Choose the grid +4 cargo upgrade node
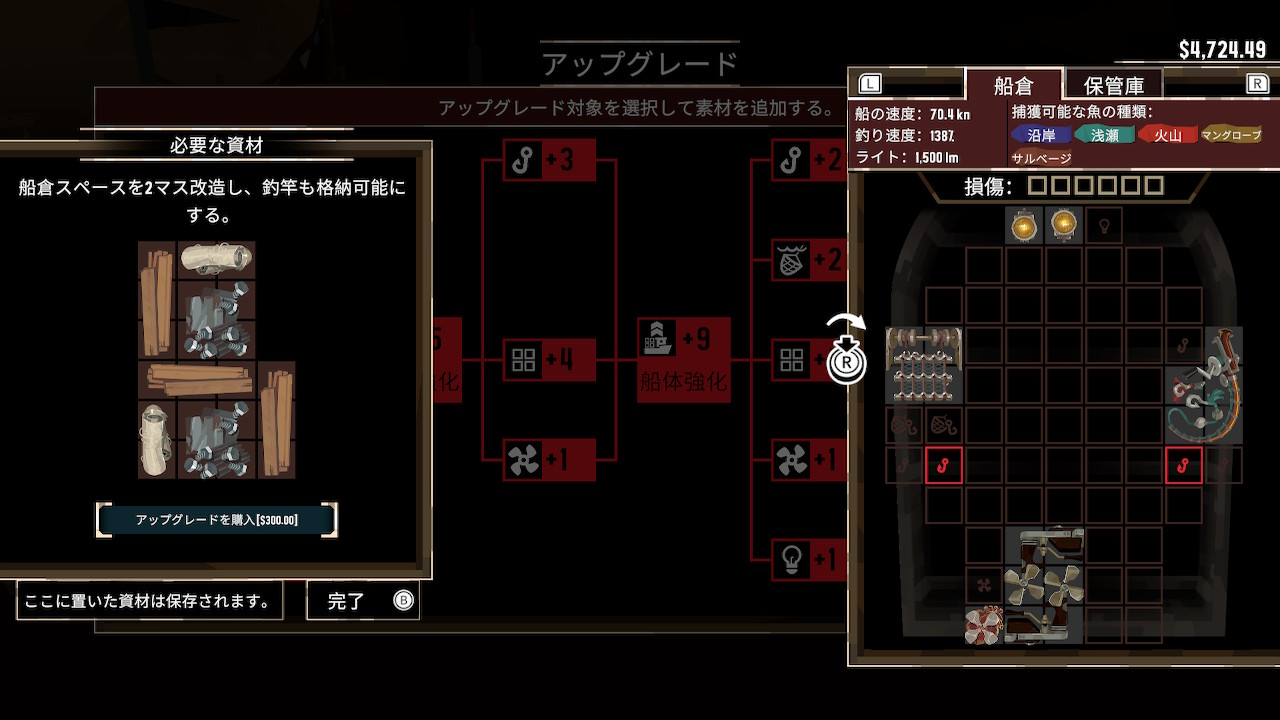The height and width of the screenshot is (720, 1280). coord(549,360)
